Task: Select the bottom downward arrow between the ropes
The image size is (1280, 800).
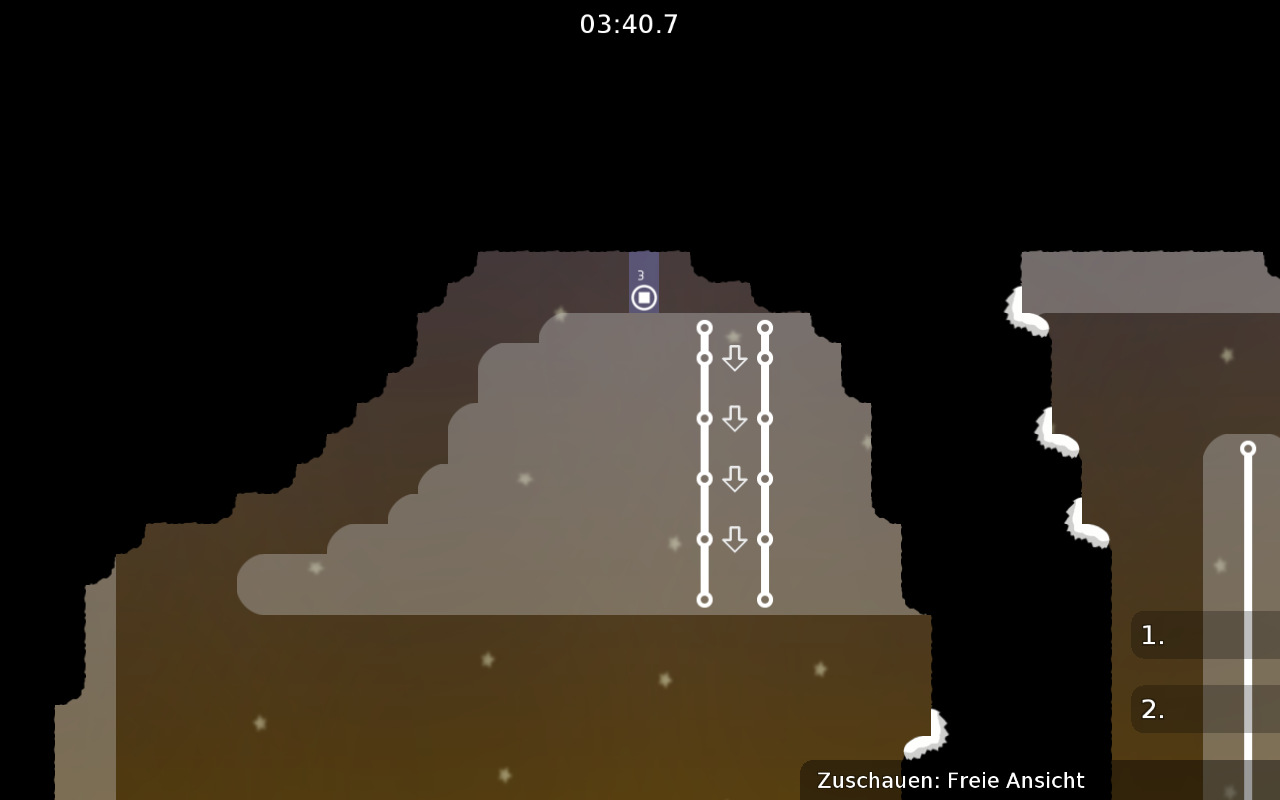Action: click(736, 537)
